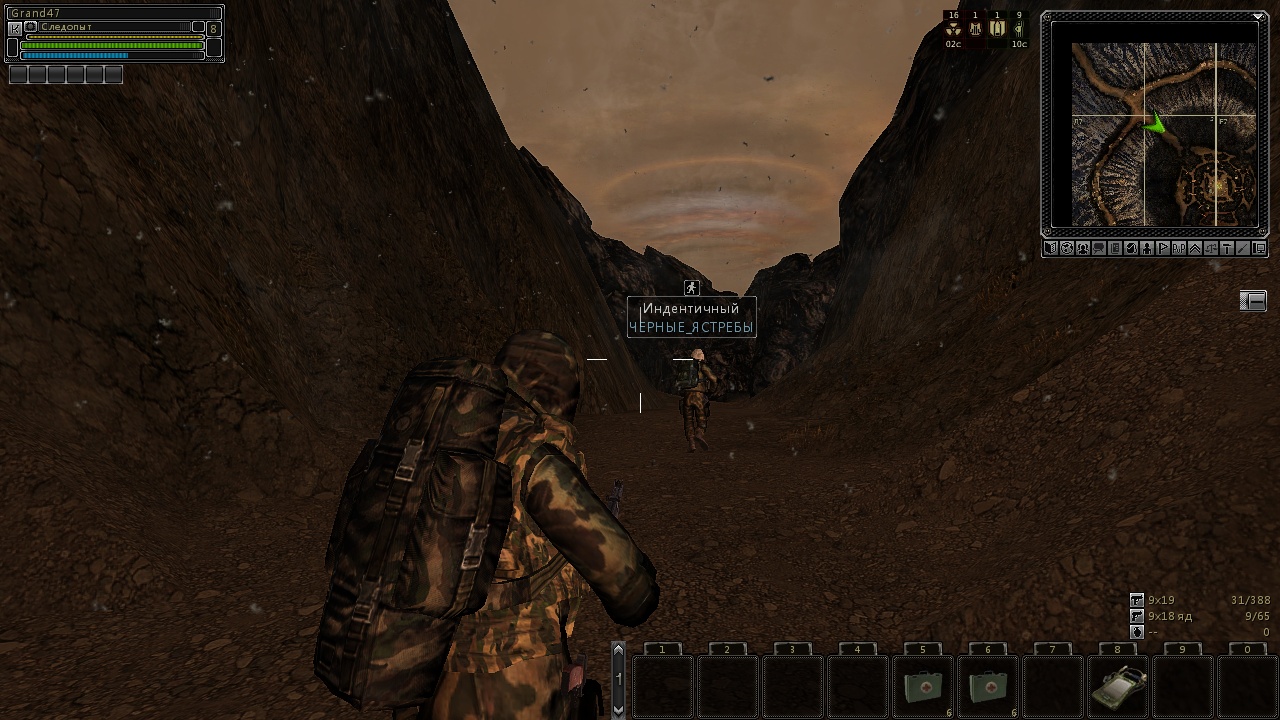The image size is (1280, 720).
Task: Click the K button beside Следопыт
Action: pos(15,29)
